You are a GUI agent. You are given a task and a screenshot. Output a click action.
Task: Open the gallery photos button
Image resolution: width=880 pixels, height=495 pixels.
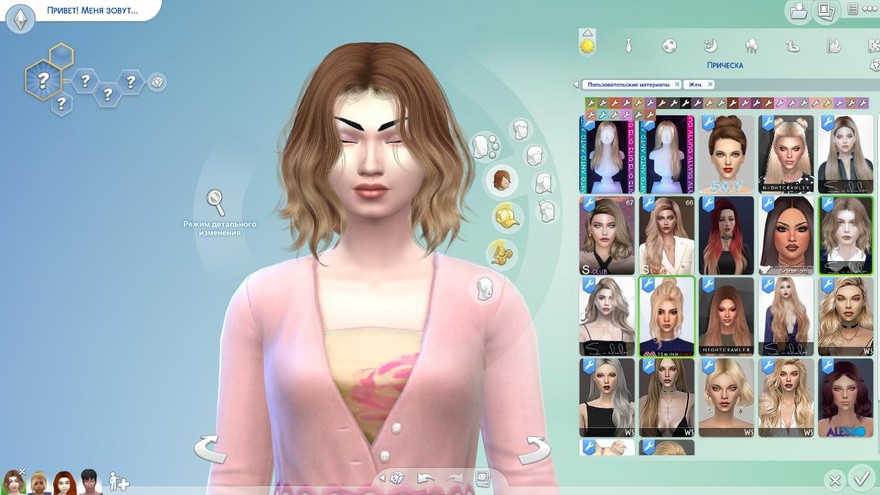click(x=825, y=12)
